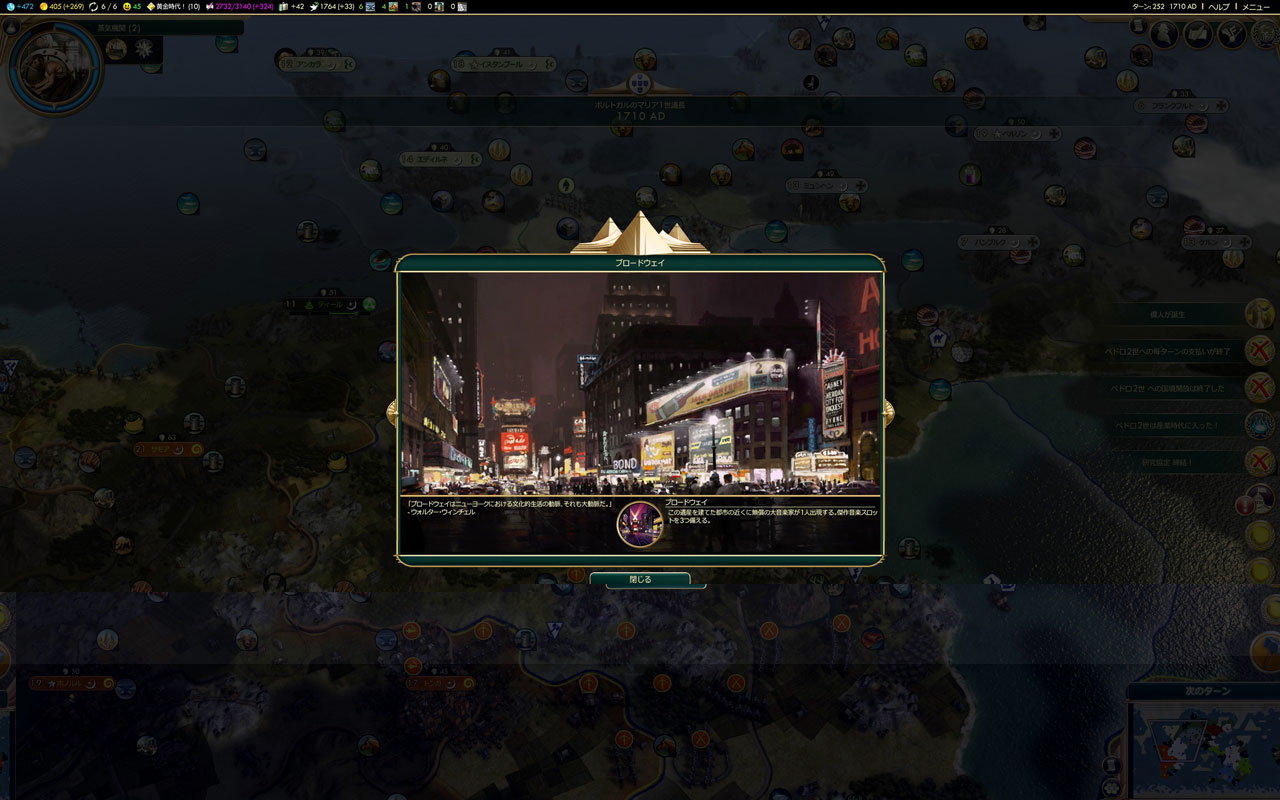Viewport: 1280px width, 800px height.
Task: Click the gold treasury readout in top bar
Action: coord(62,7)
